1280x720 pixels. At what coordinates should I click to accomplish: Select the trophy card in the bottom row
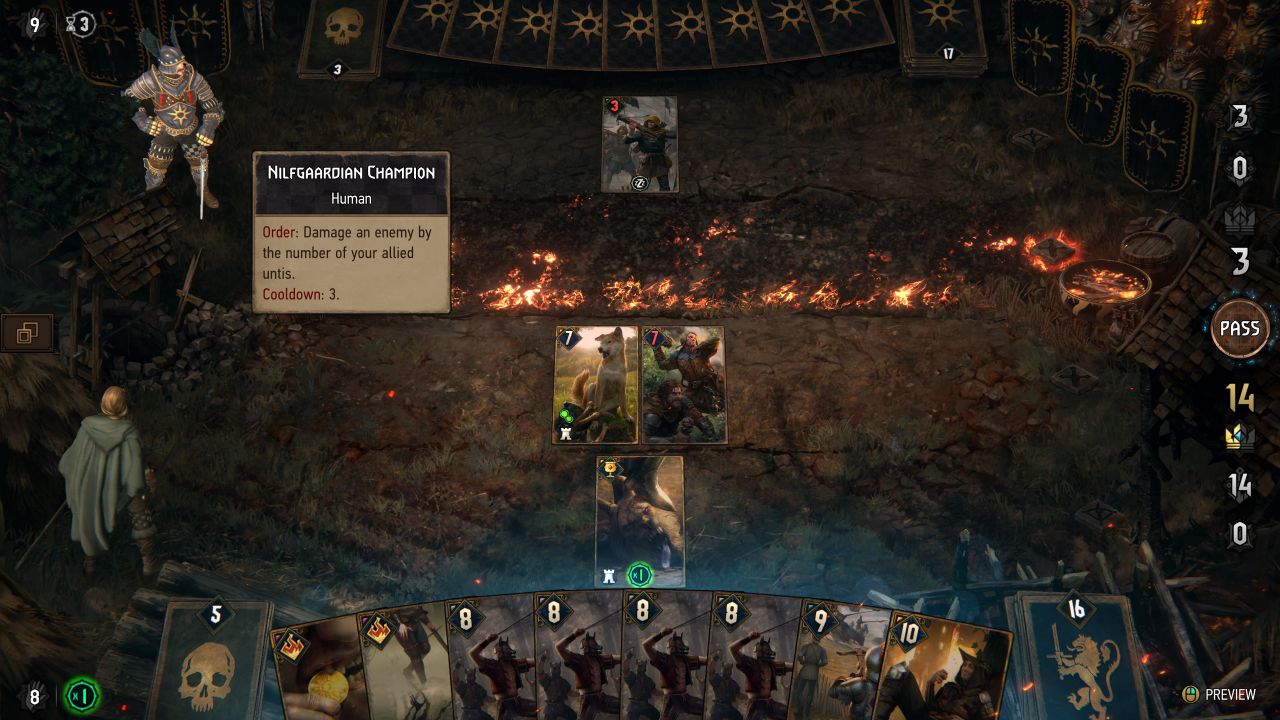[640, 521]
